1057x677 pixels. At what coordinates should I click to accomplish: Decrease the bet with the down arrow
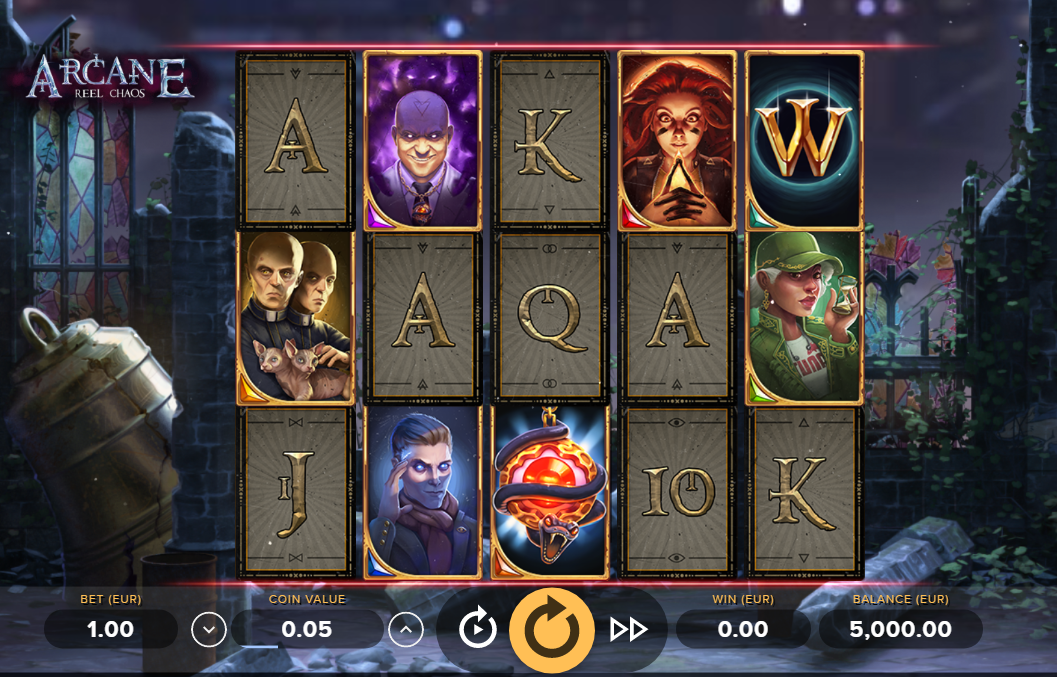pos(208,629)
